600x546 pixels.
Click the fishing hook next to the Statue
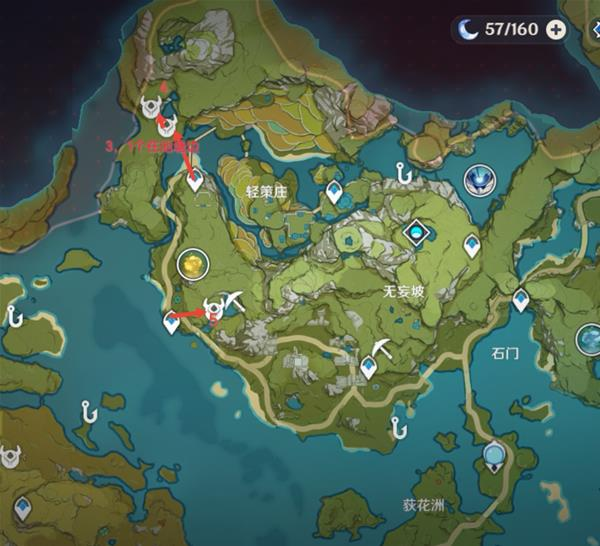403,173
